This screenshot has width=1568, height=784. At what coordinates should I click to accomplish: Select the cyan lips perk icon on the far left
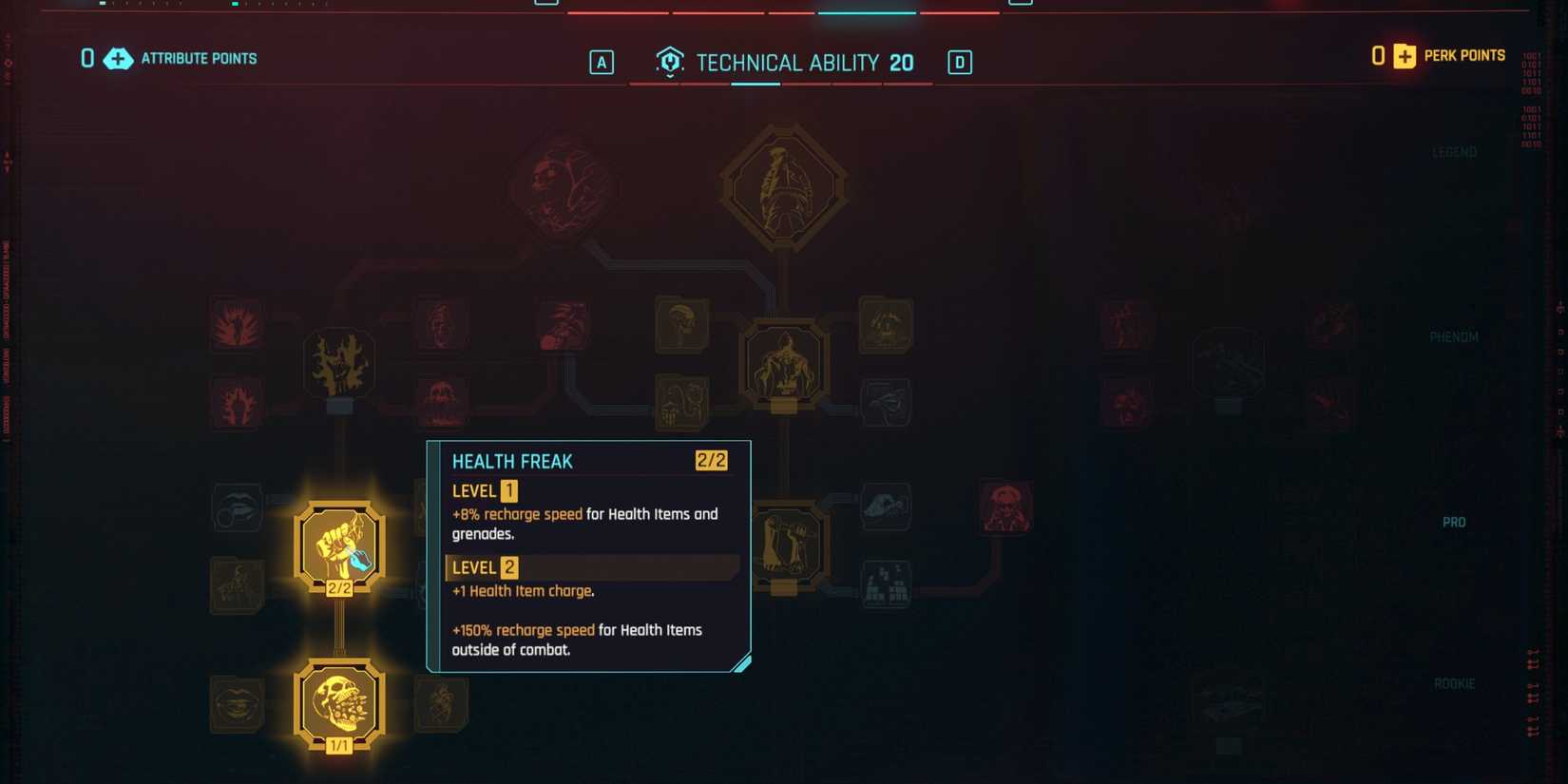[x=237, y=507]
